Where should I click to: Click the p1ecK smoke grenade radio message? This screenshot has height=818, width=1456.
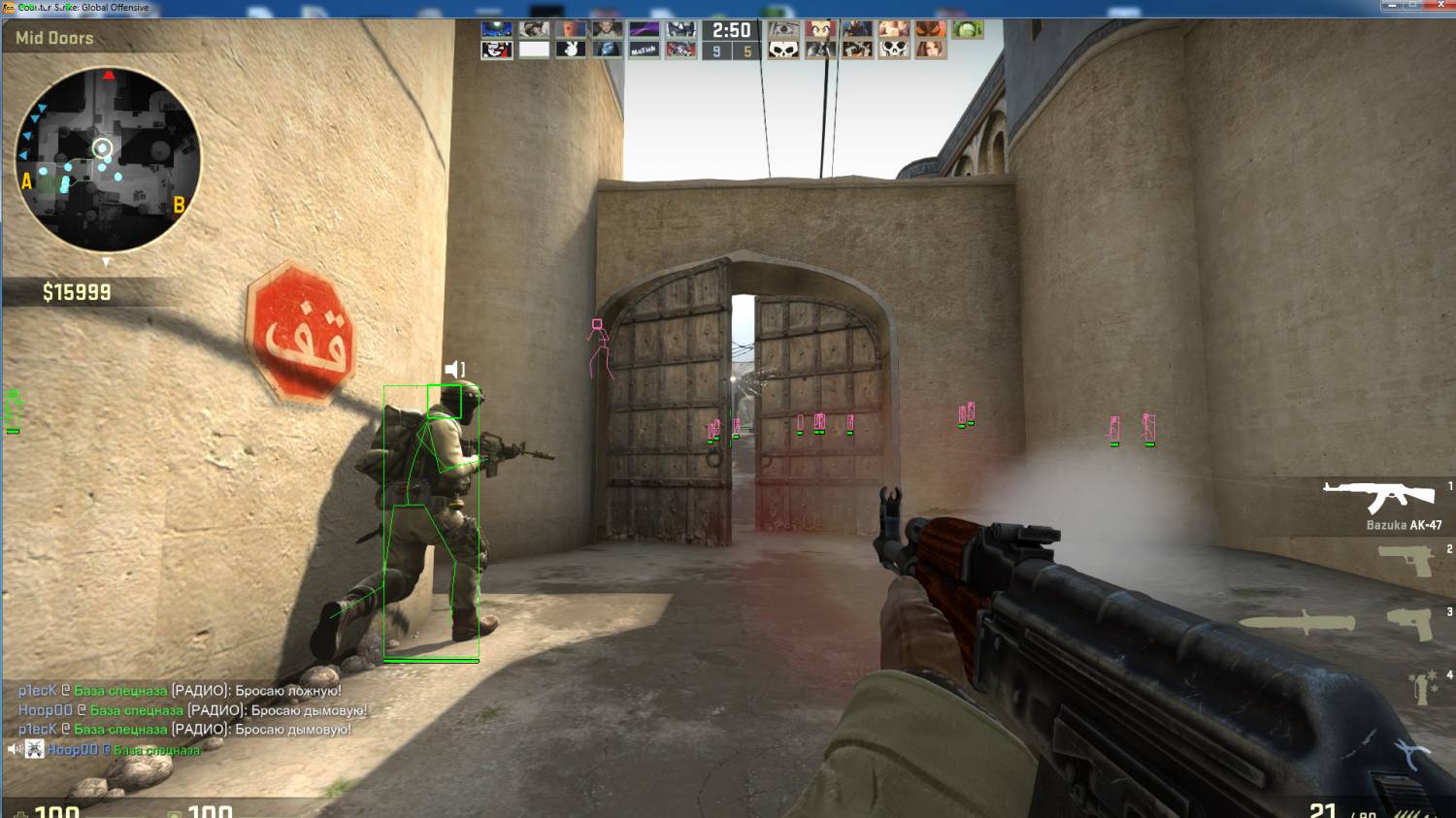point(184,729)
